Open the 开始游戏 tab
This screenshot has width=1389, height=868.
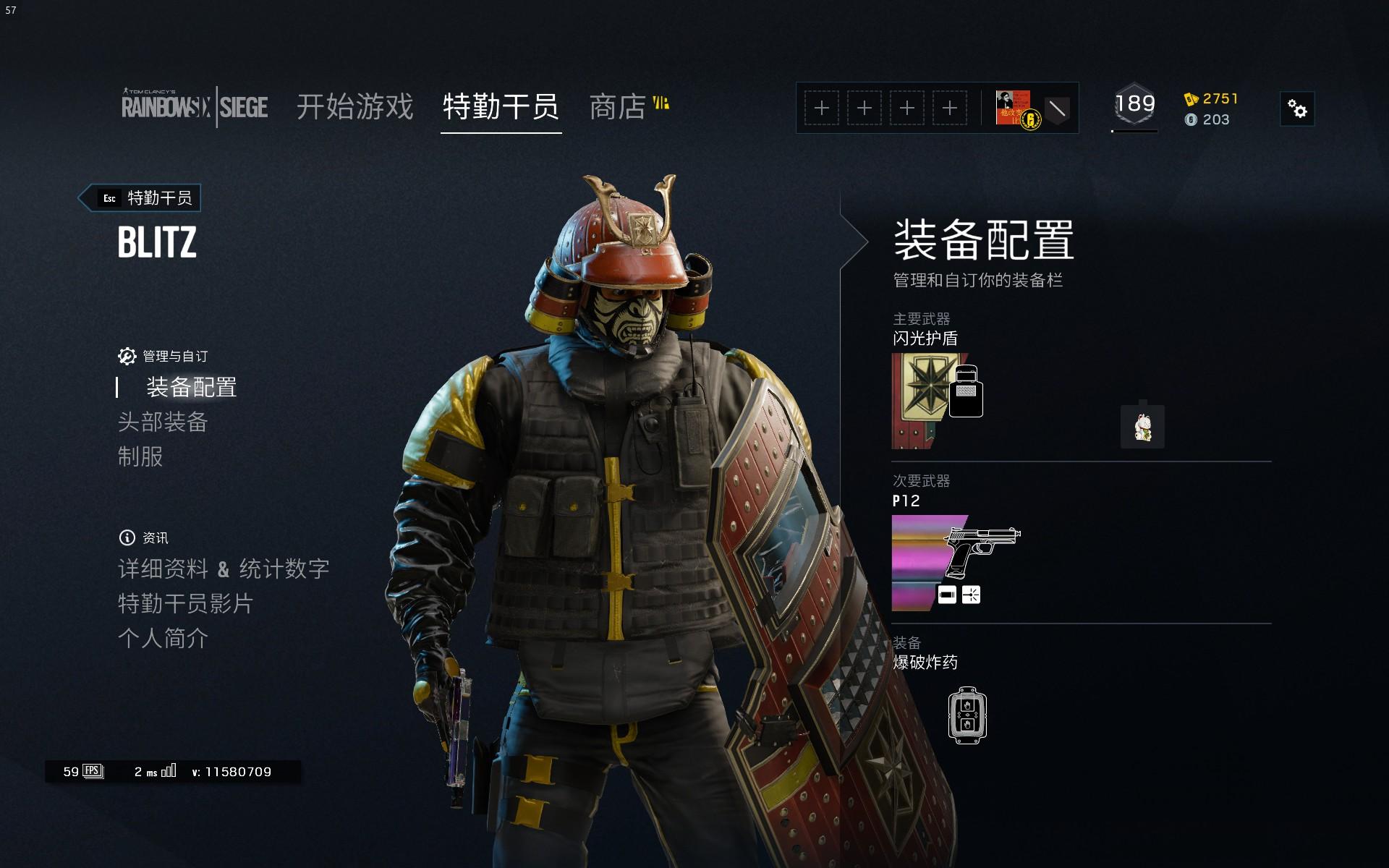coord(354,107)
